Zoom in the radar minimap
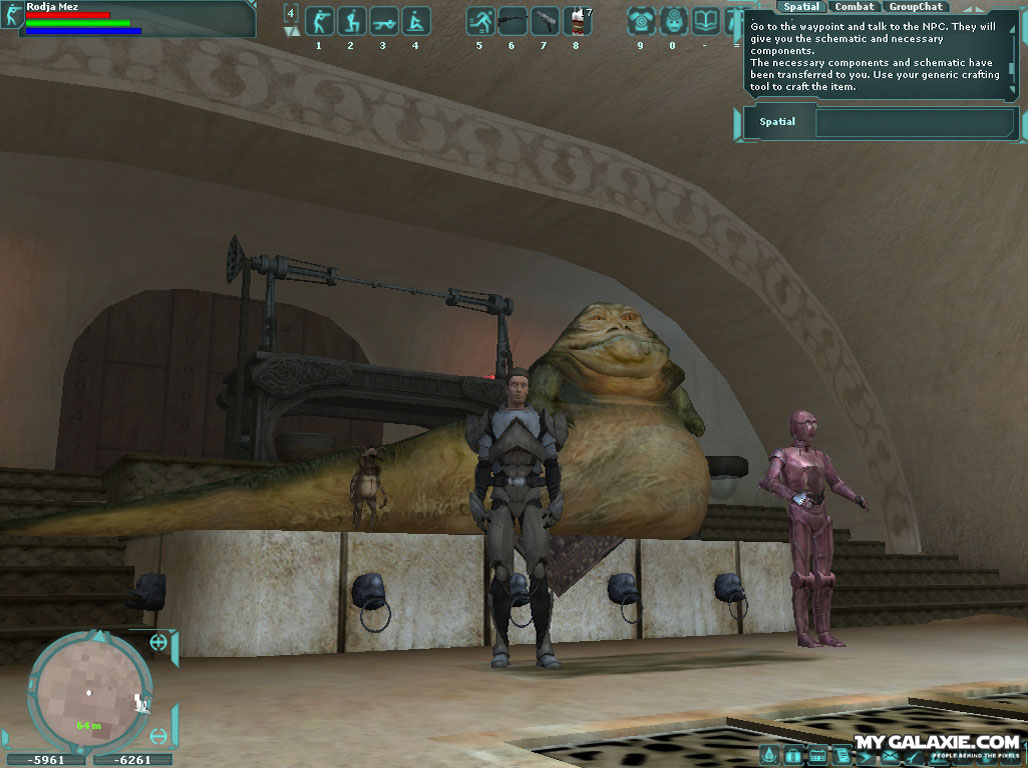Image resolution: width=1028 pixels, height=768 pixels. coord(158,643)
